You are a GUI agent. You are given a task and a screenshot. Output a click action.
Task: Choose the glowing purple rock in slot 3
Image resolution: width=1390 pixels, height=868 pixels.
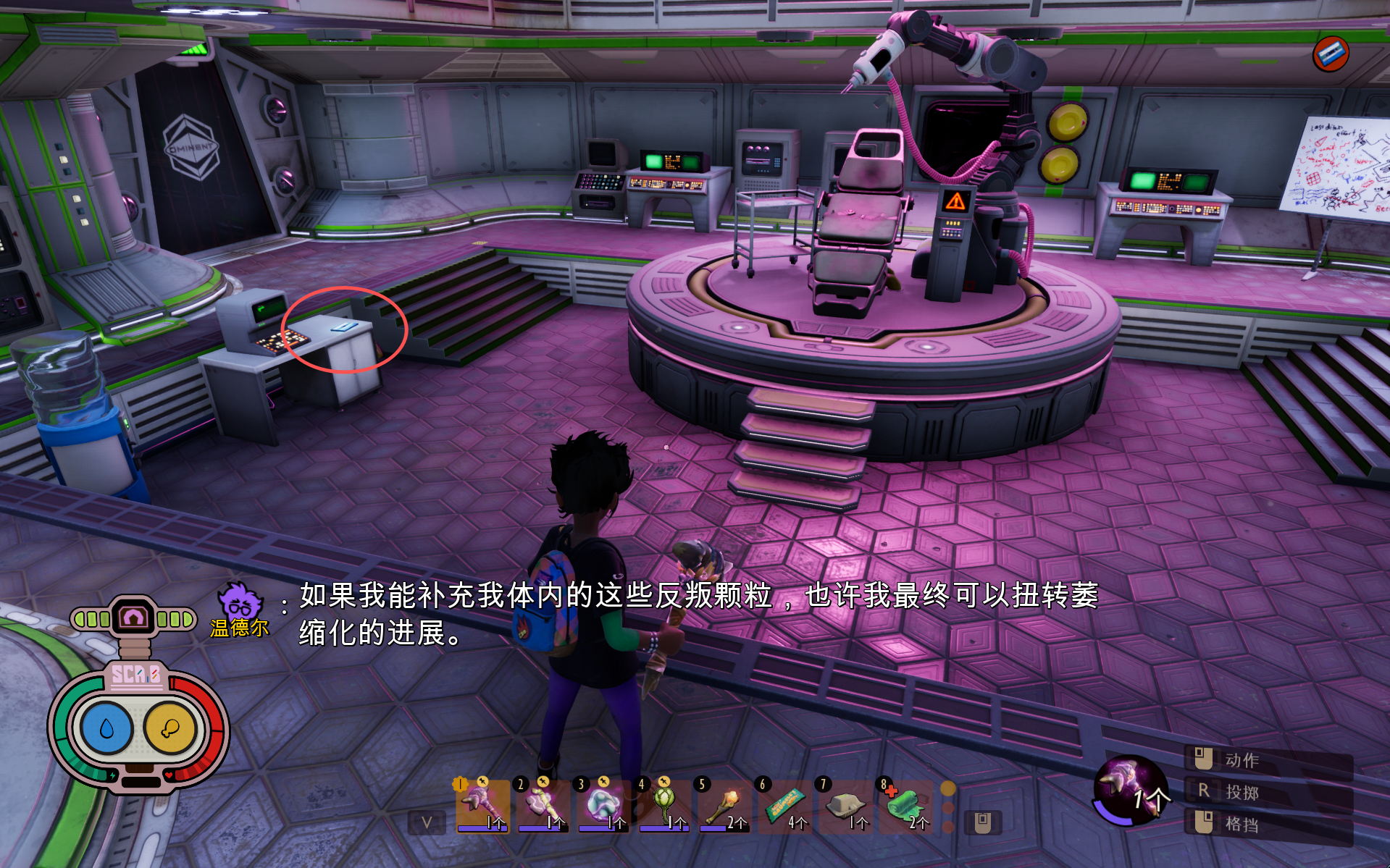(x=603, y=805)
